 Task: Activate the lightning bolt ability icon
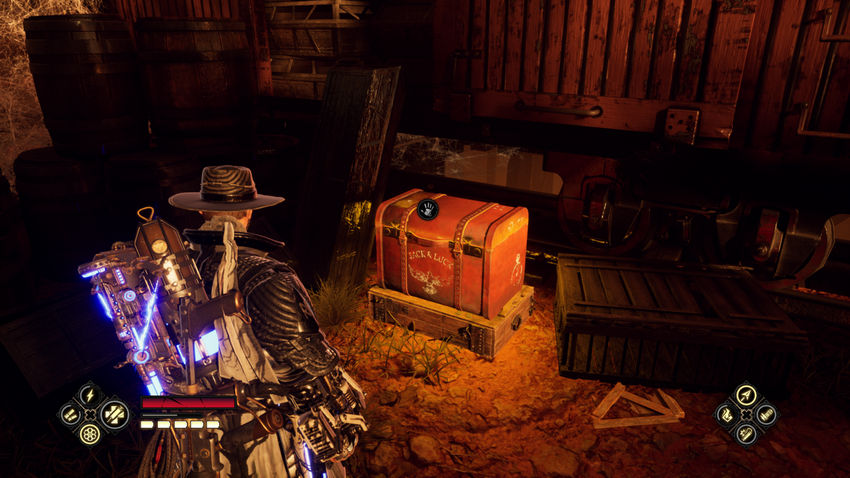(x=90, y=394)
